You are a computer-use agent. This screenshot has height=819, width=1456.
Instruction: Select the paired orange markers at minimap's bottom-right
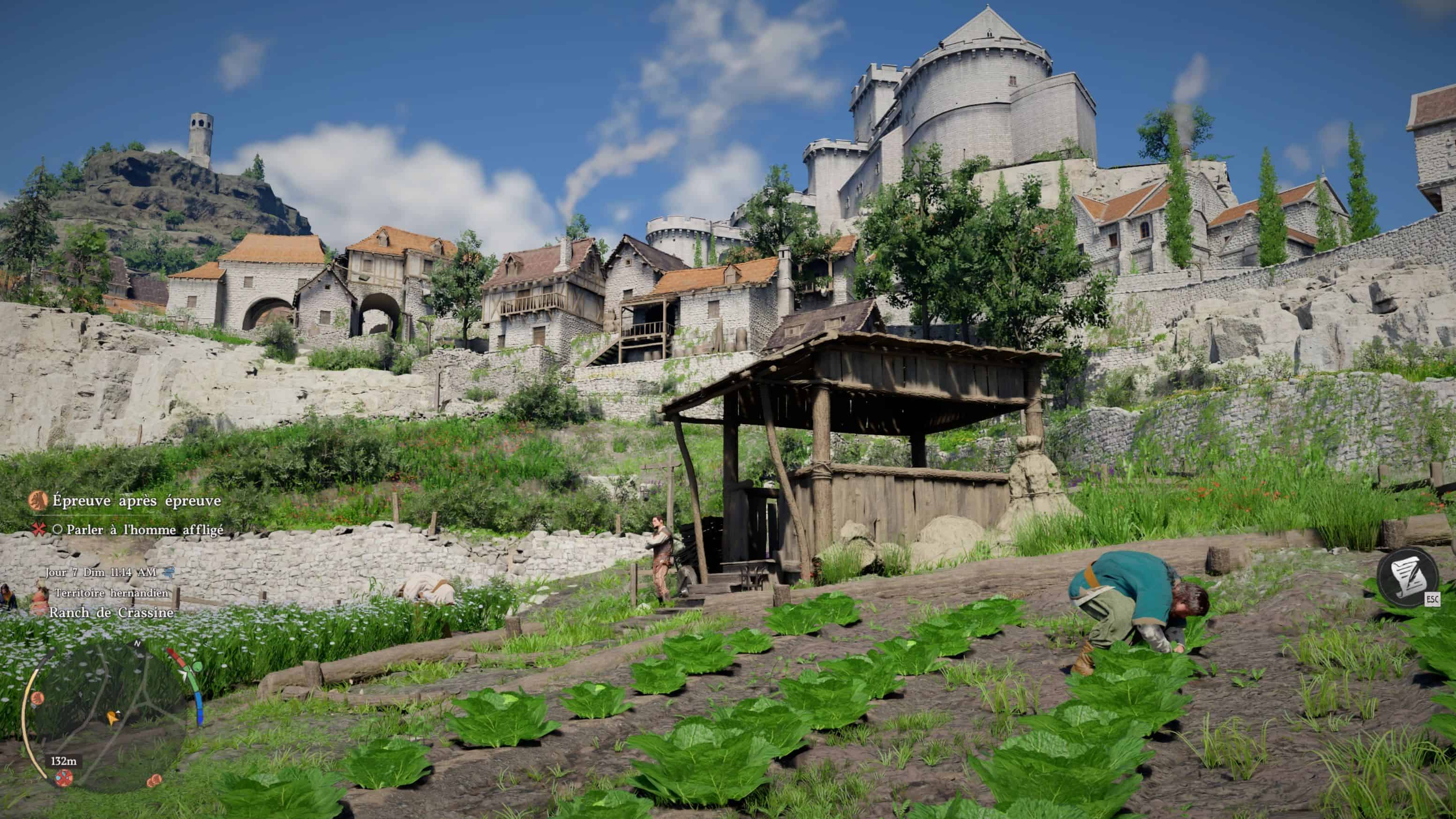154,781
